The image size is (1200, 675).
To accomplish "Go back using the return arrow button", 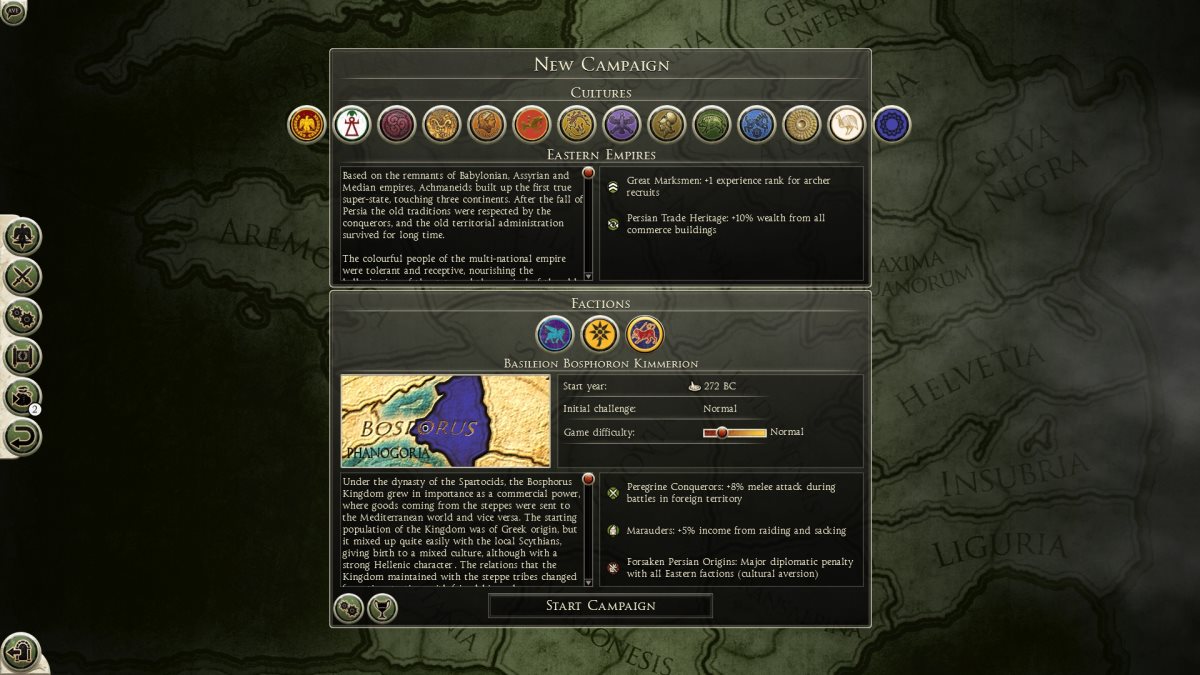I will coord(22,436).
